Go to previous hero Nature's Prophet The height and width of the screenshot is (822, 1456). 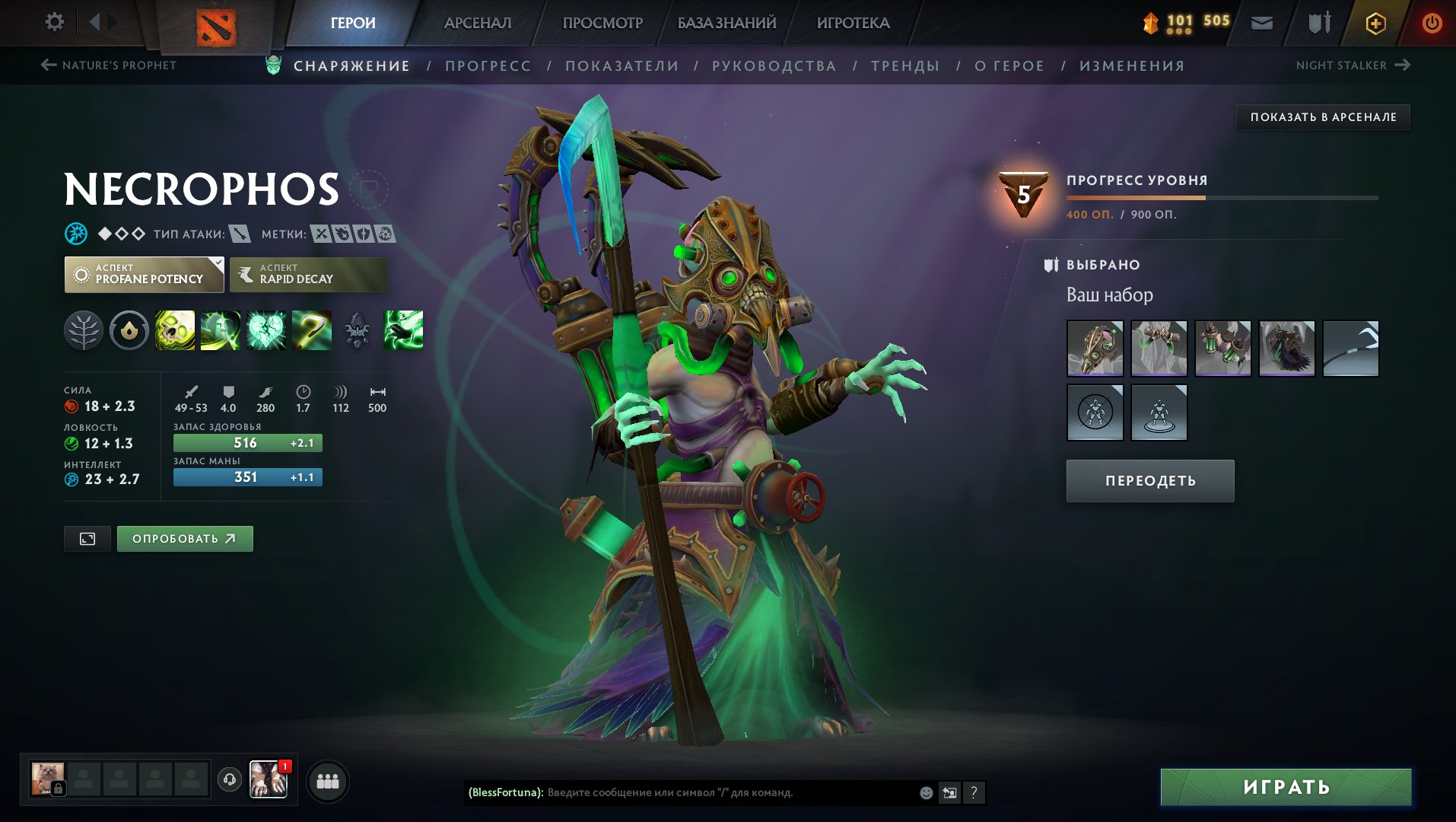[x=108, y=65]
